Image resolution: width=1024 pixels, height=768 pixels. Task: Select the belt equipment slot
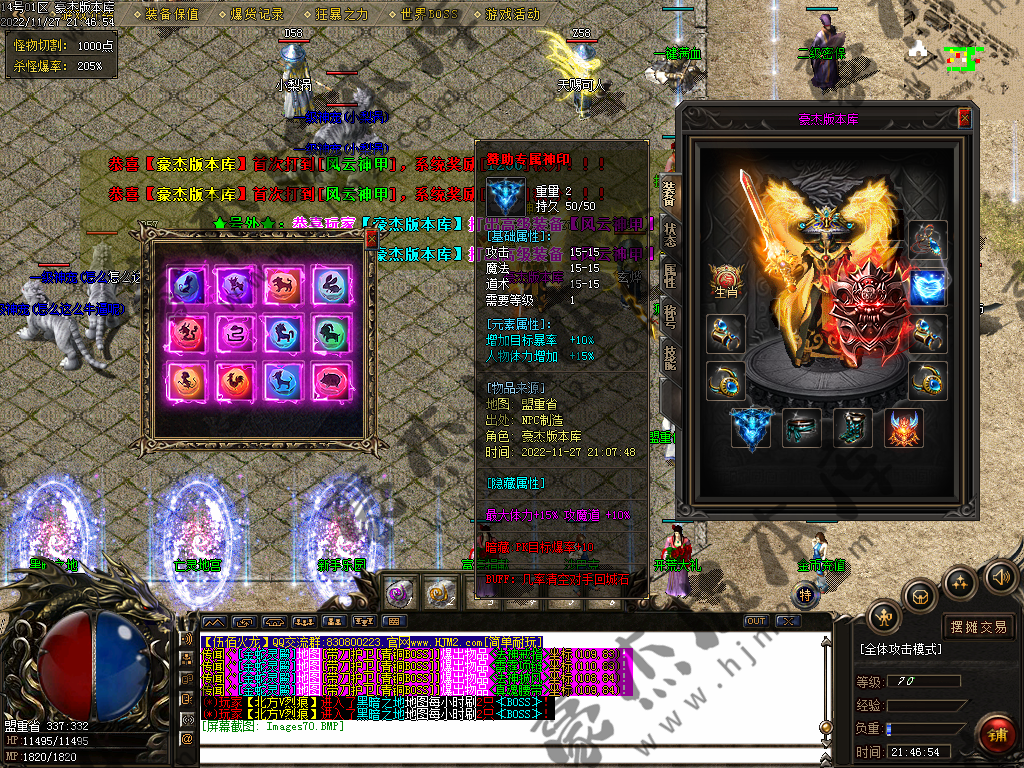point(801,428)
